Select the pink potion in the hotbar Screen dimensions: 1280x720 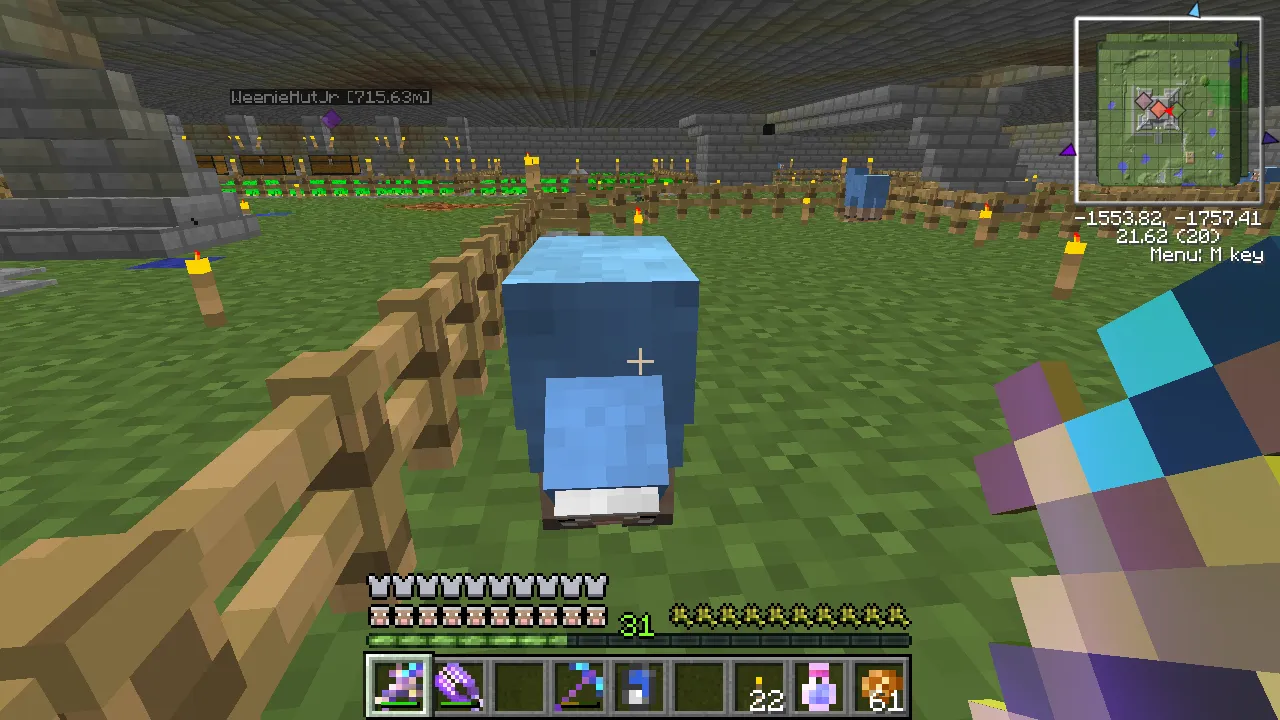tap(820, 683)
